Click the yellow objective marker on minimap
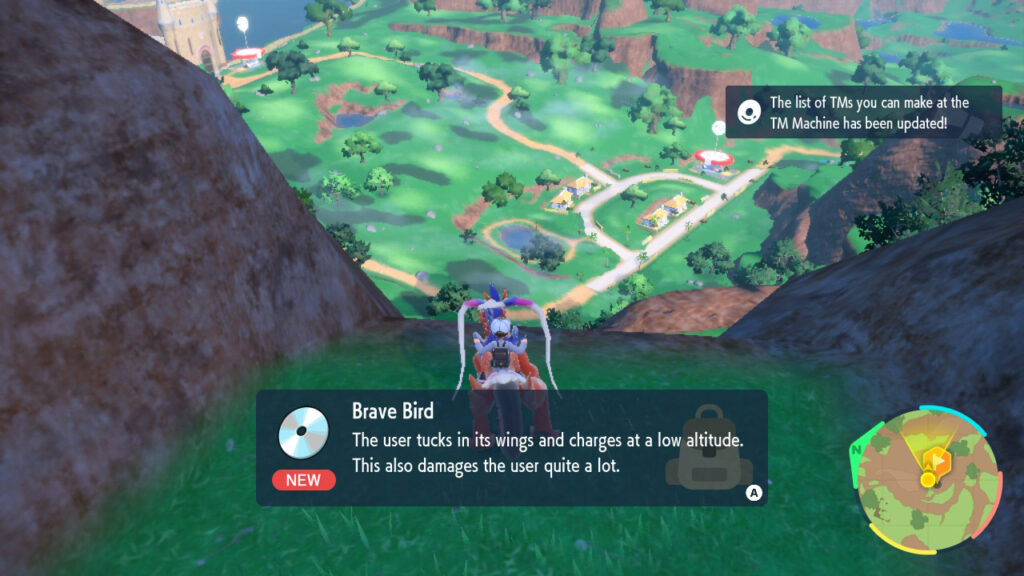The image size is (1024, 576). [x=933, y=463]
